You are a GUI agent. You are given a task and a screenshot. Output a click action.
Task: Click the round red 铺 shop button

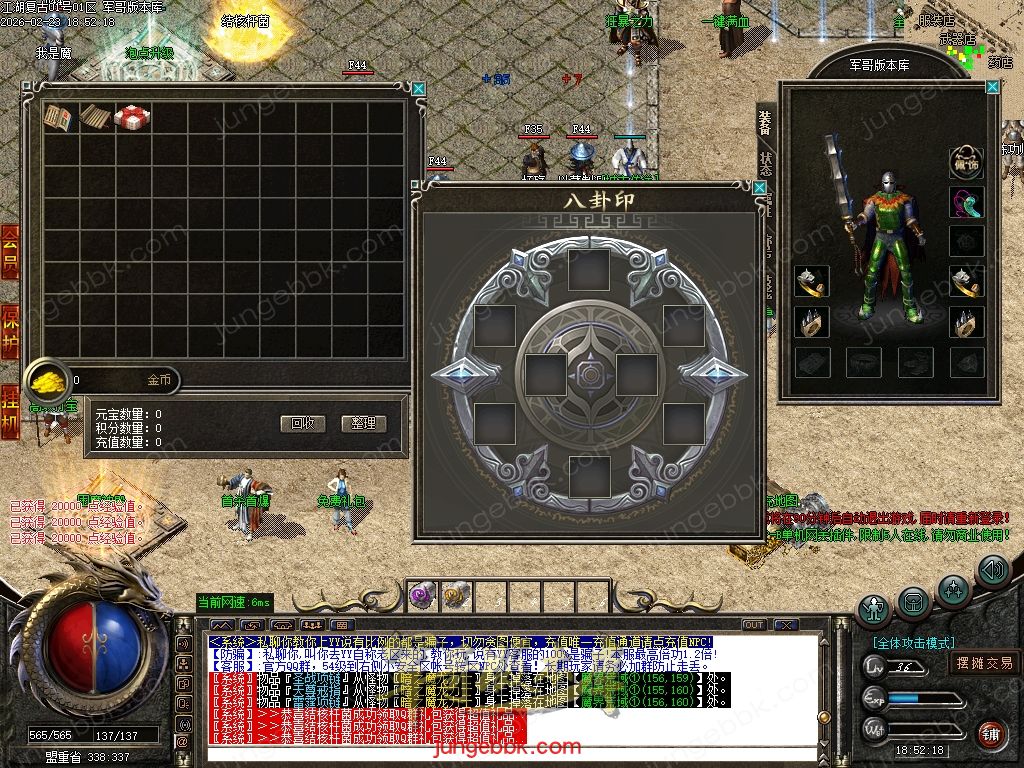990,735
